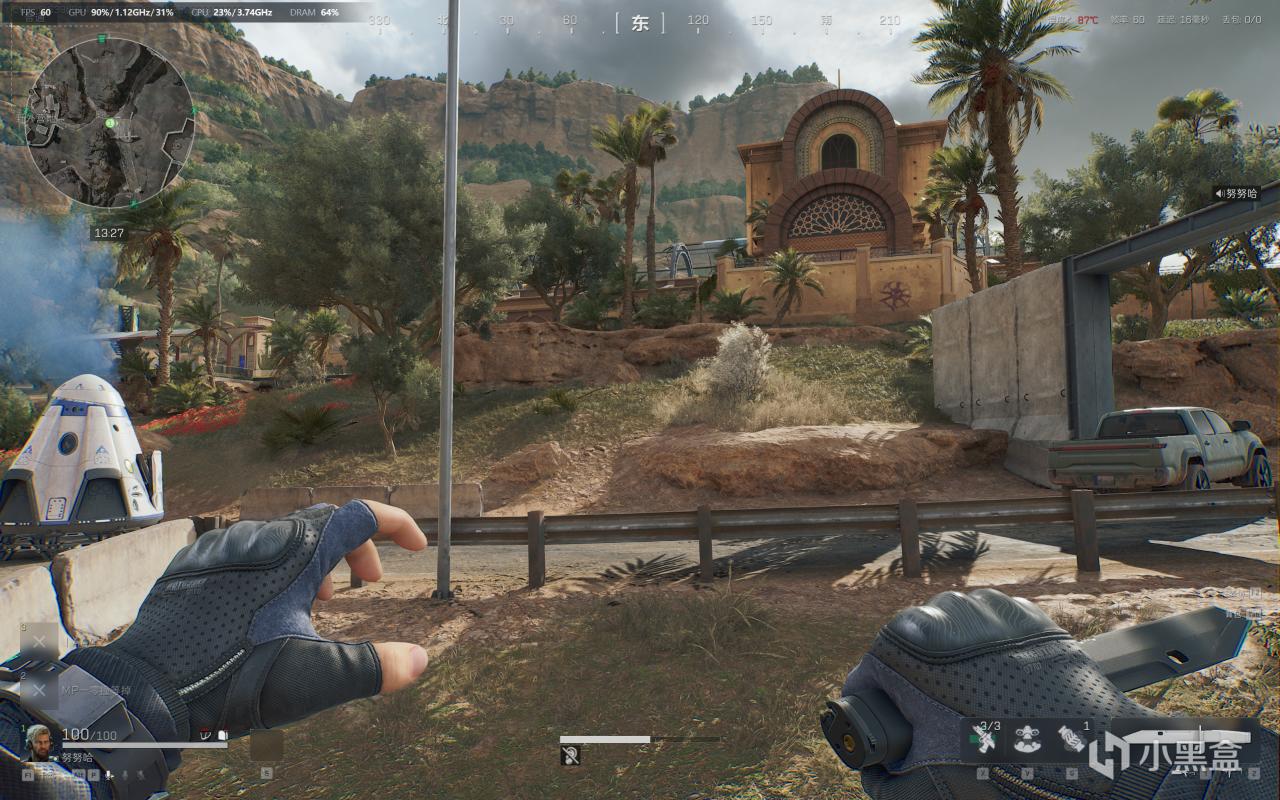Use the grenade canister icon with count 1
Screen dimensions: 1280x800
pyautogui.click(x=1071, y=740)
